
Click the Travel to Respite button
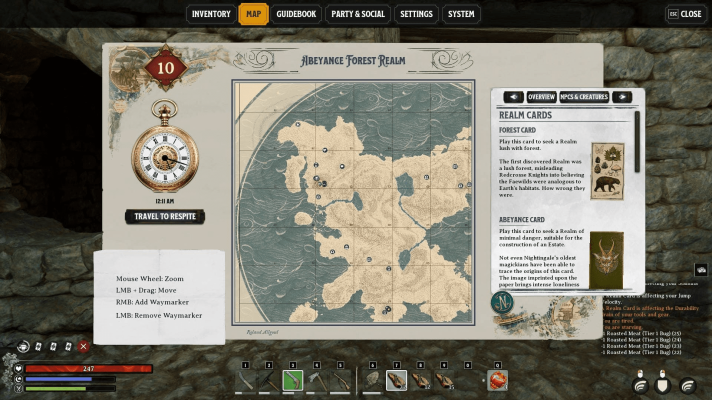point(165,217)
